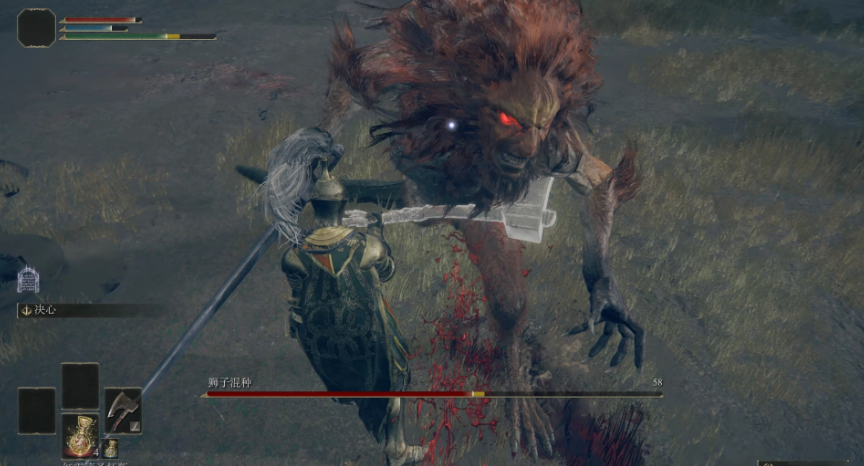Screen dimensions: 864x466
Task: Select the equipped axe weapon slot
Action: pos(123,410)
